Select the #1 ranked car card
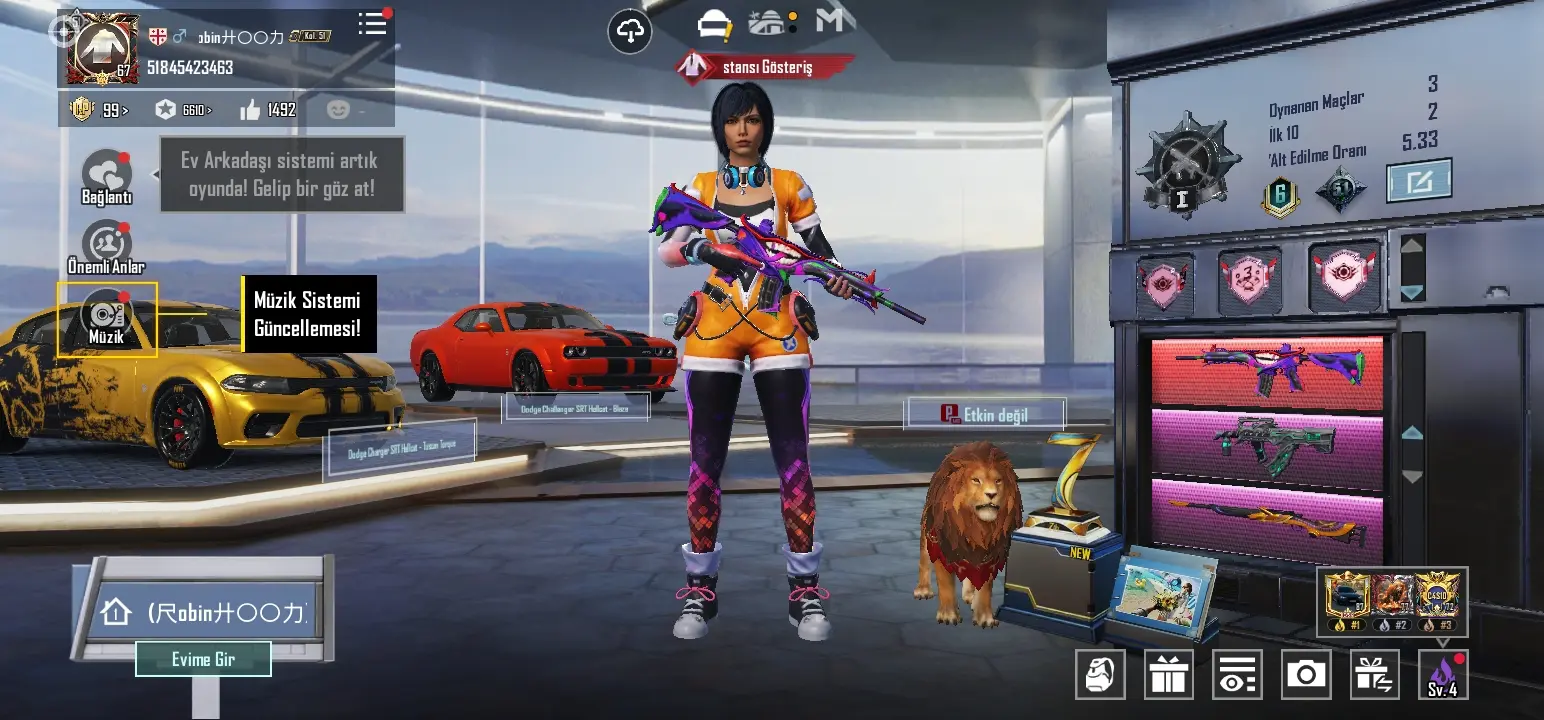 tap(1347, 598)
